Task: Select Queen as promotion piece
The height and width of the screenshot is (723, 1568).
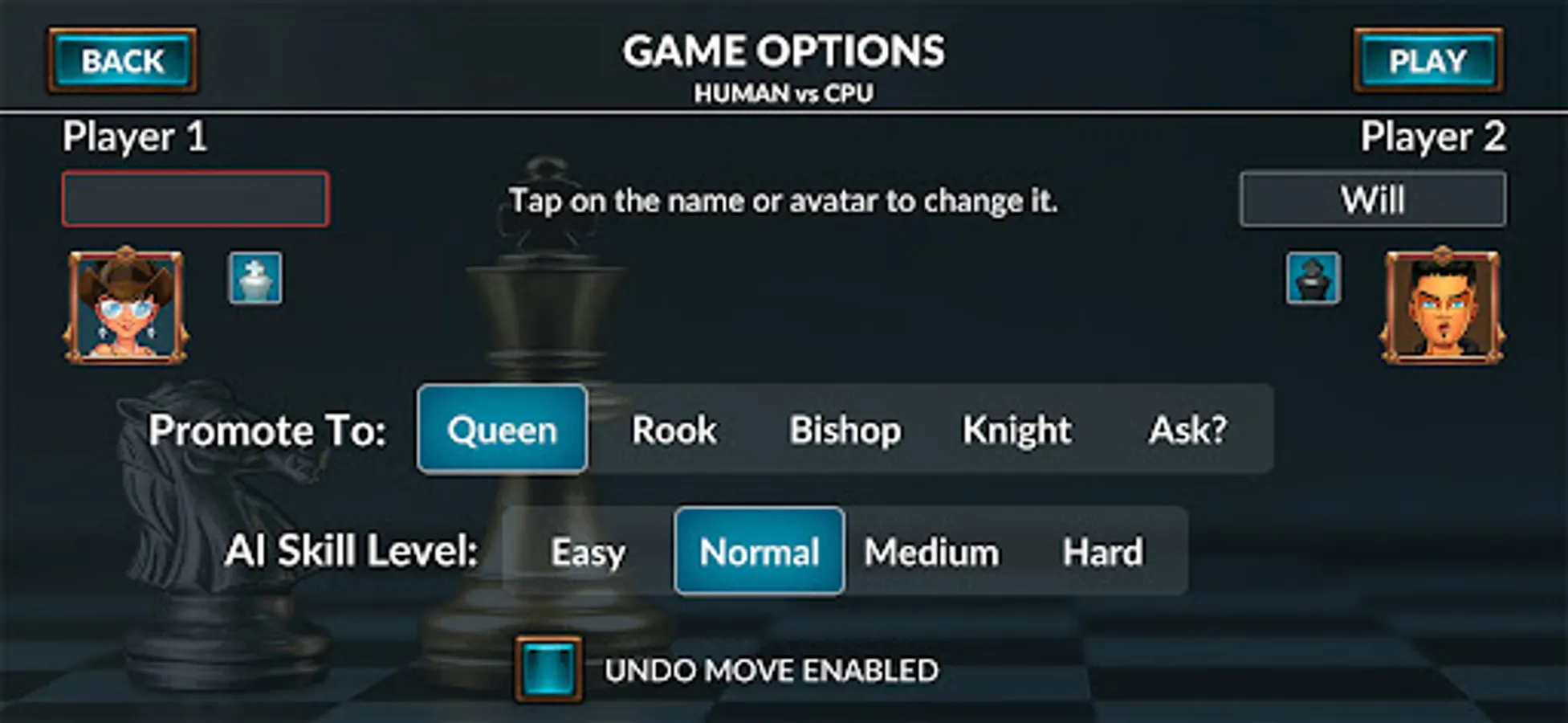Action: point(502,430)
